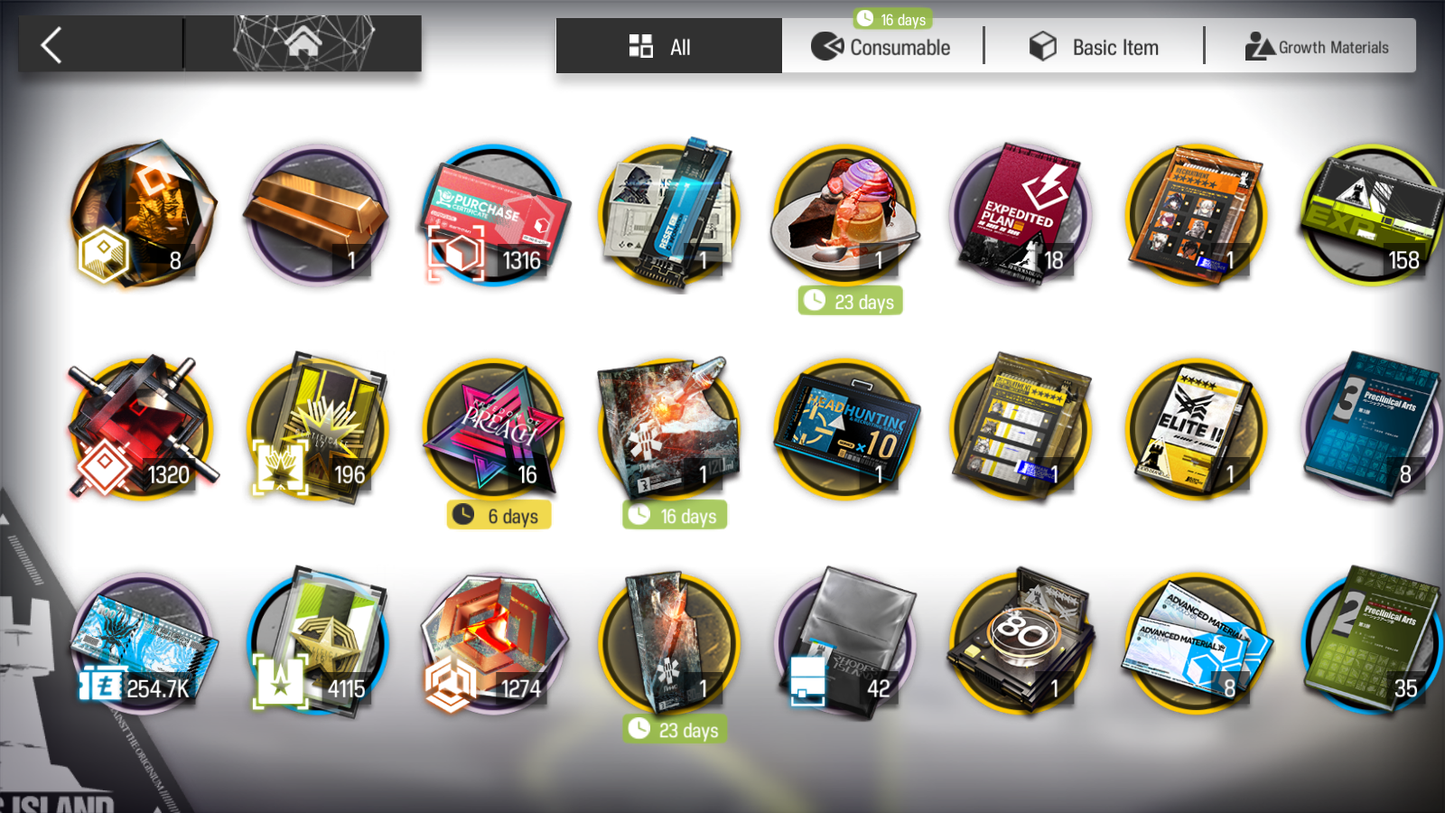Show the Growth Materials tab
This screenshot has width=1445, height=813.
1316,47
